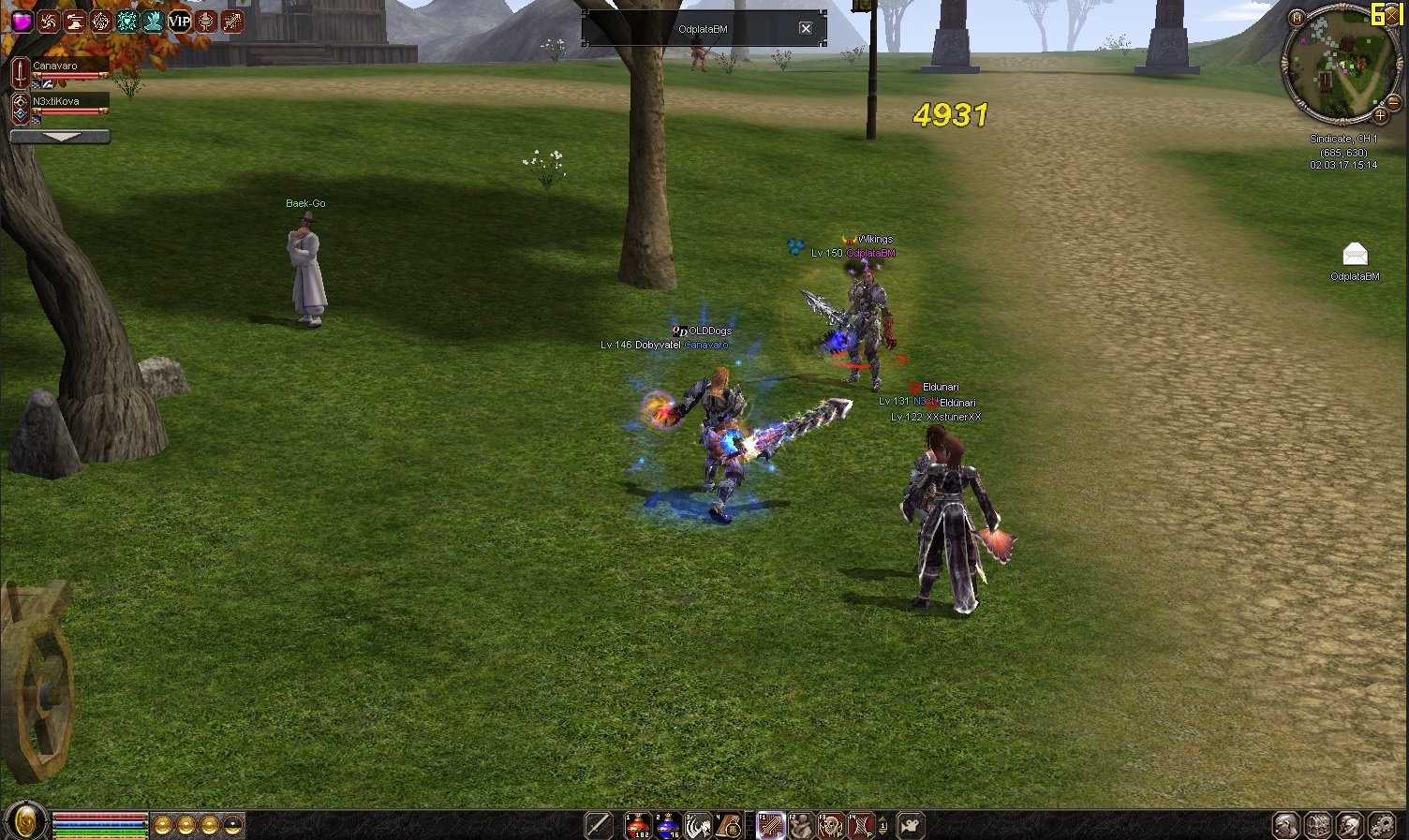Close the OdplataBM target window

[805, 29]
